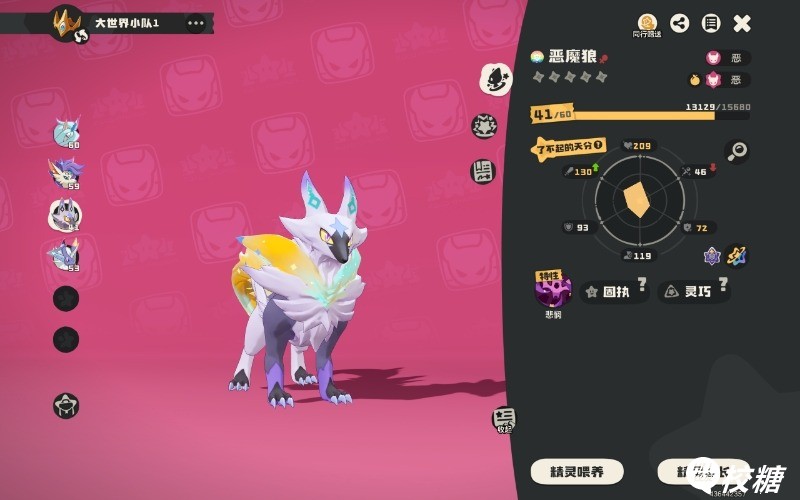Open the list menu icon beside share
This screenshot has height=500, width=800.
710,23
